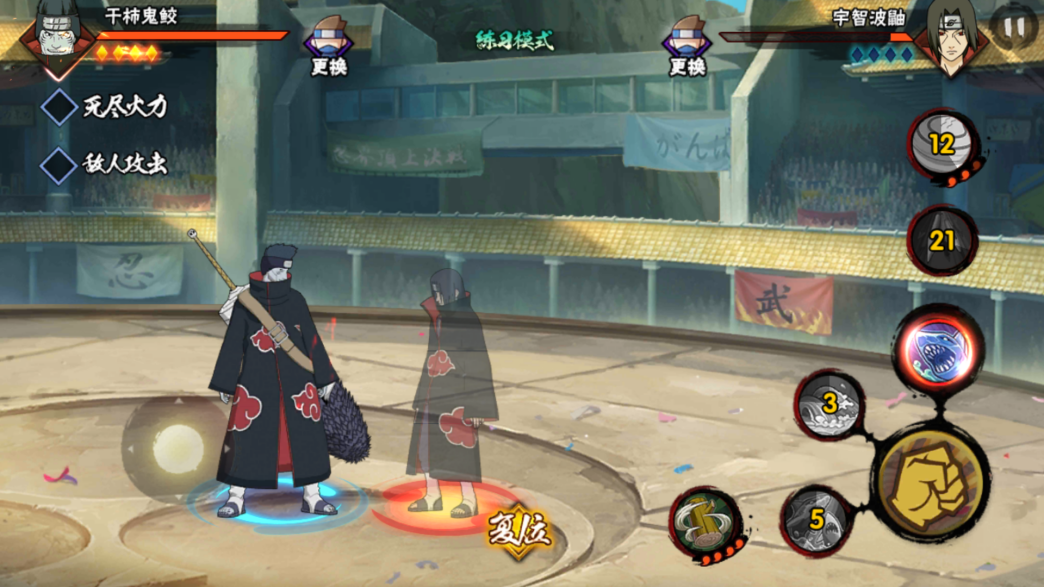1044x587 pixels.
Task: Select the skill icon showing cooldown 5
Action: 817,520
